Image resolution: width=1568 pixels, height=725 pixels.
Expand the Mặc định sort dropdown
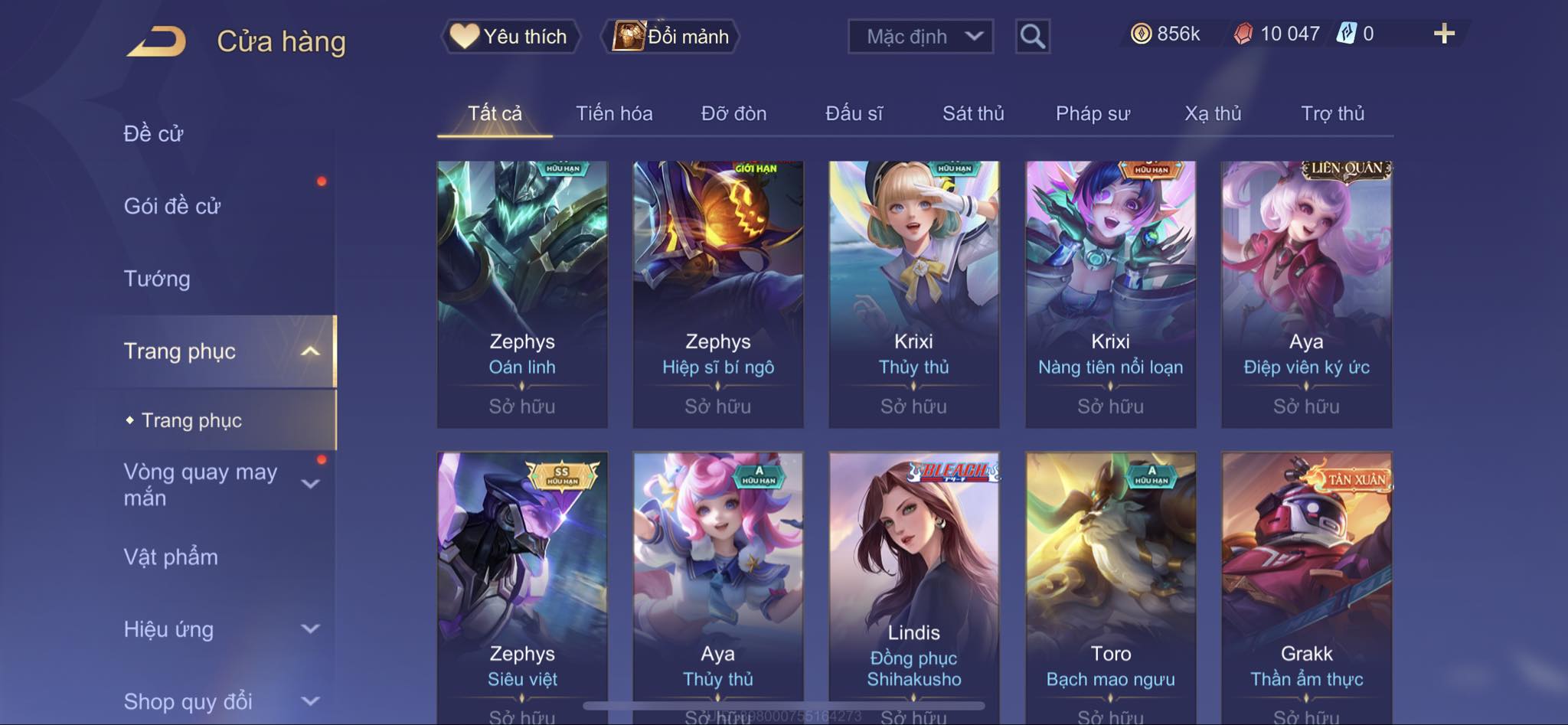pyautogui.click(x=920, y=36)
